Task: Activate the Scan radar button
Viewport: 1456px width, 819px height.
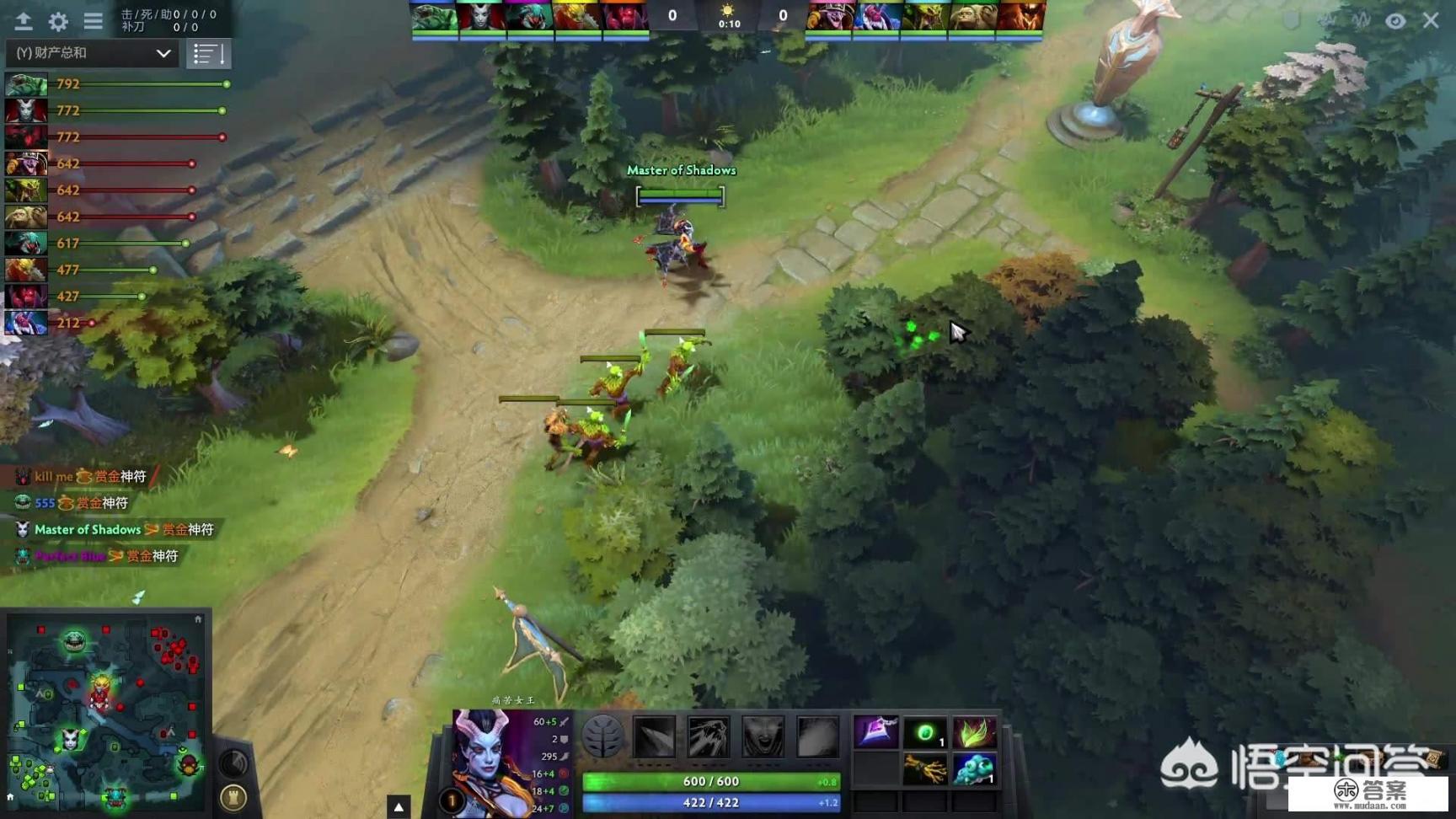Action: coord(233,763)
